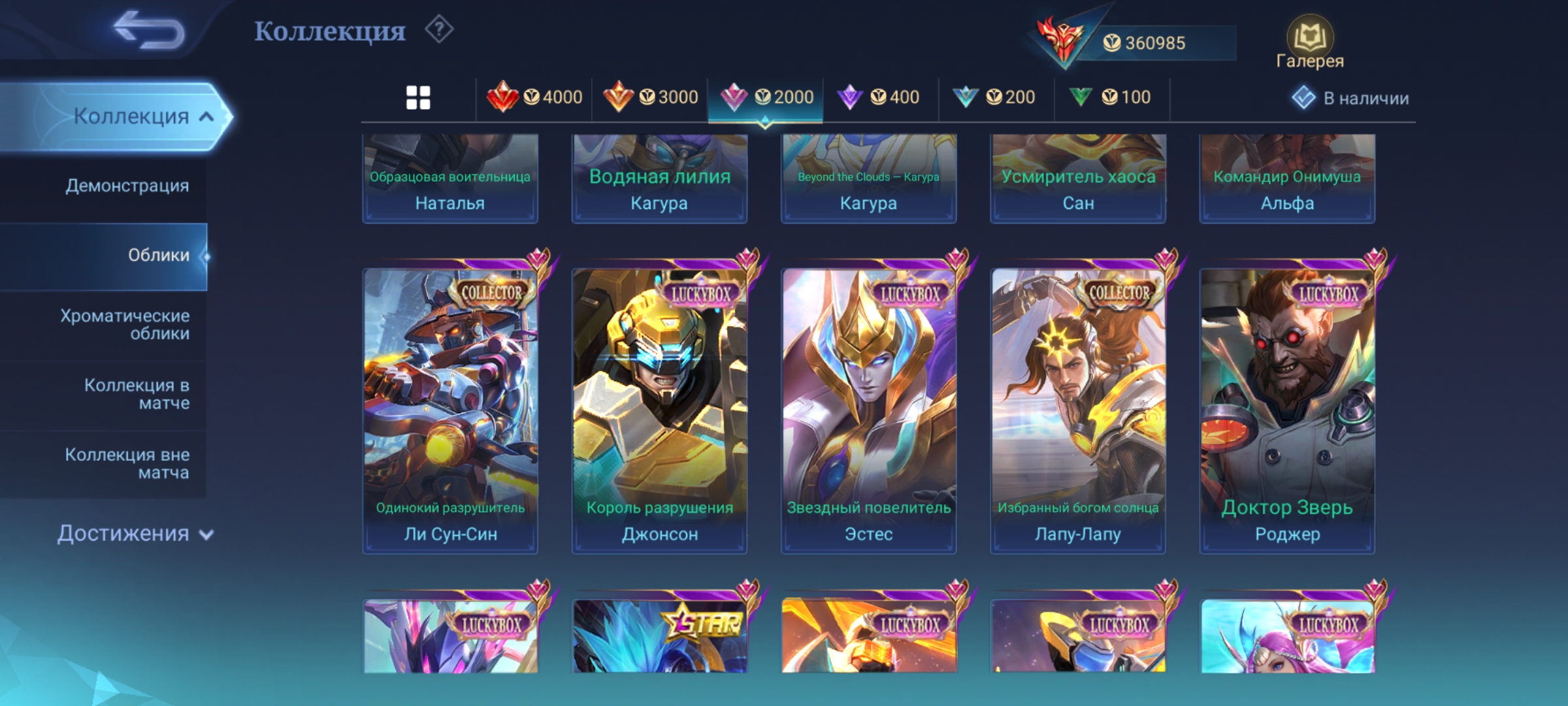Expand the Достижения section
This screenshot has height=706, width=1568.
pos(135,533)
